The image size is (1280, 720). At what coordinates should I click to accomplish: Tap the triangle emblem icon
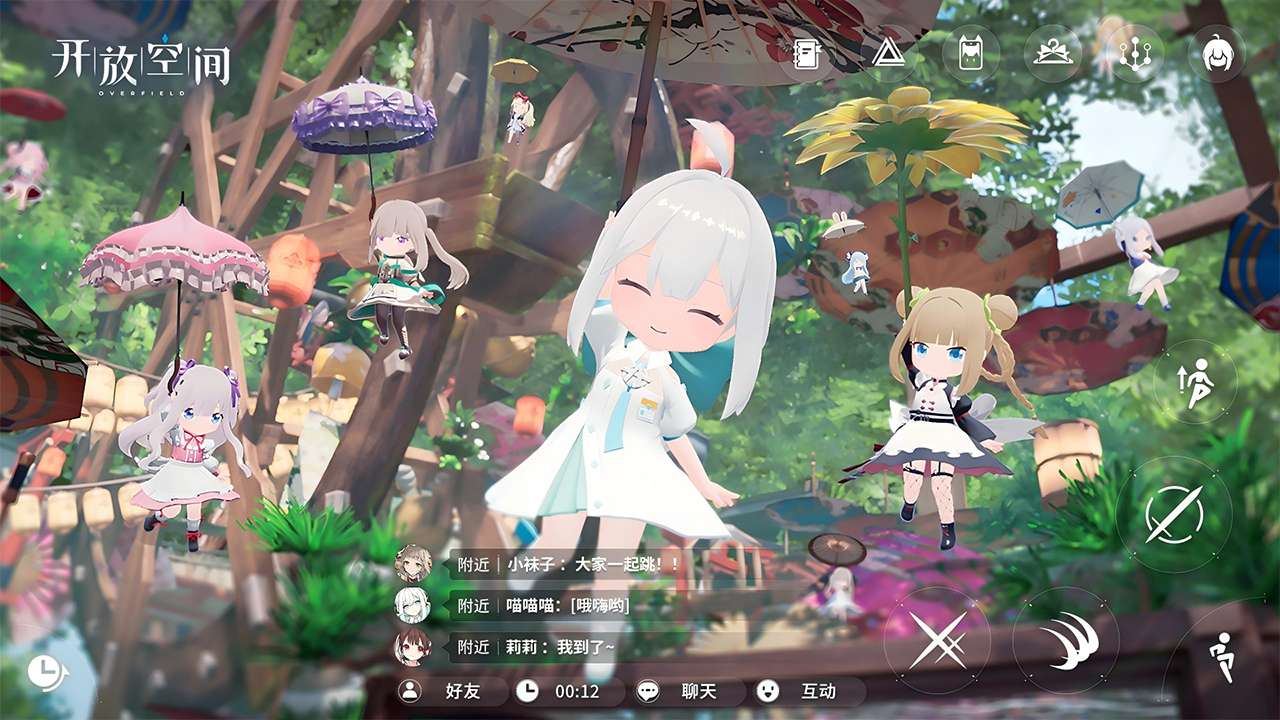[x=887, y=53]
